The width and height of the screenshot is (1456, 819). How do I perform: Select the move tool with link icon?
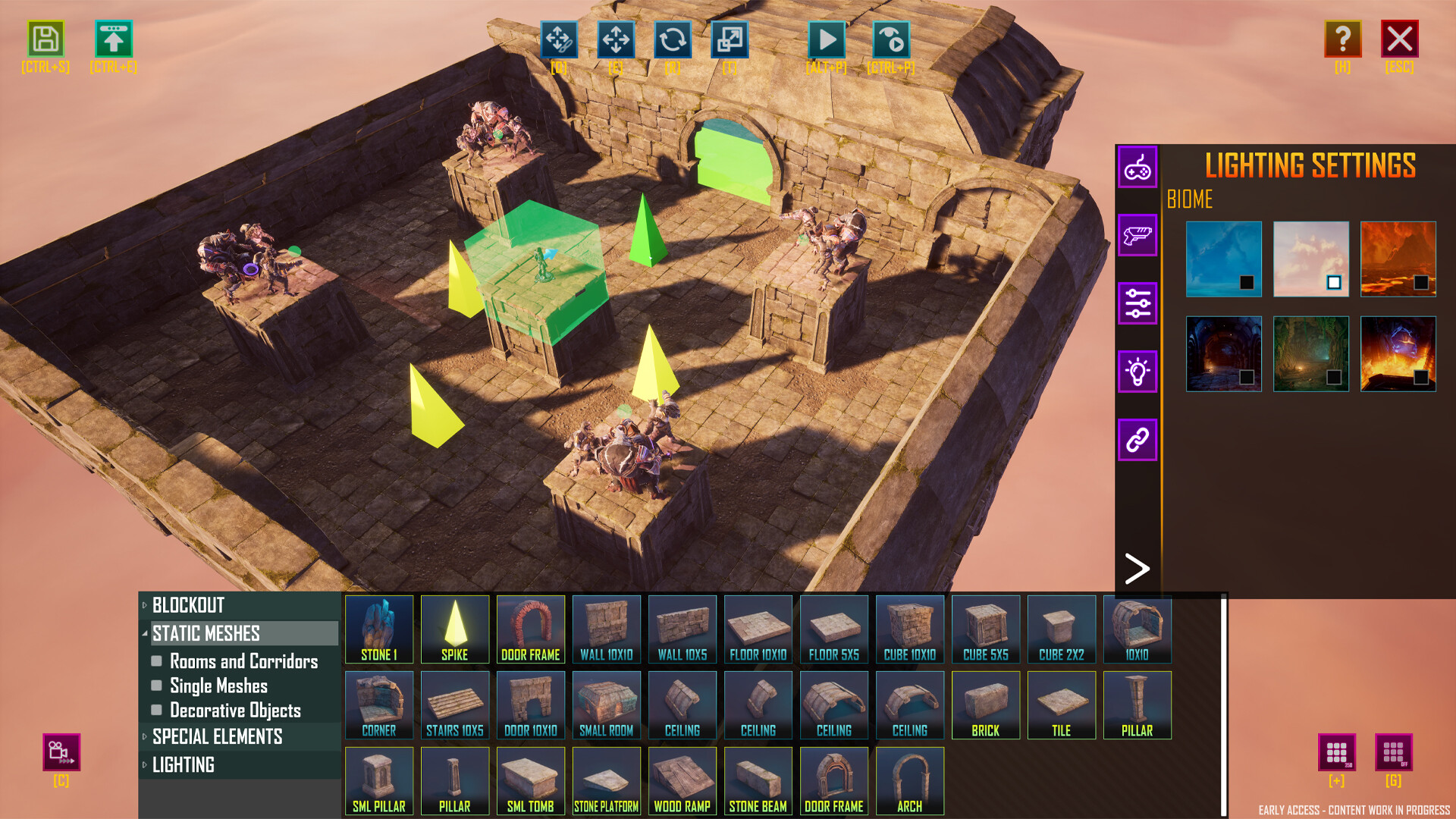click(x=561, y=40)
